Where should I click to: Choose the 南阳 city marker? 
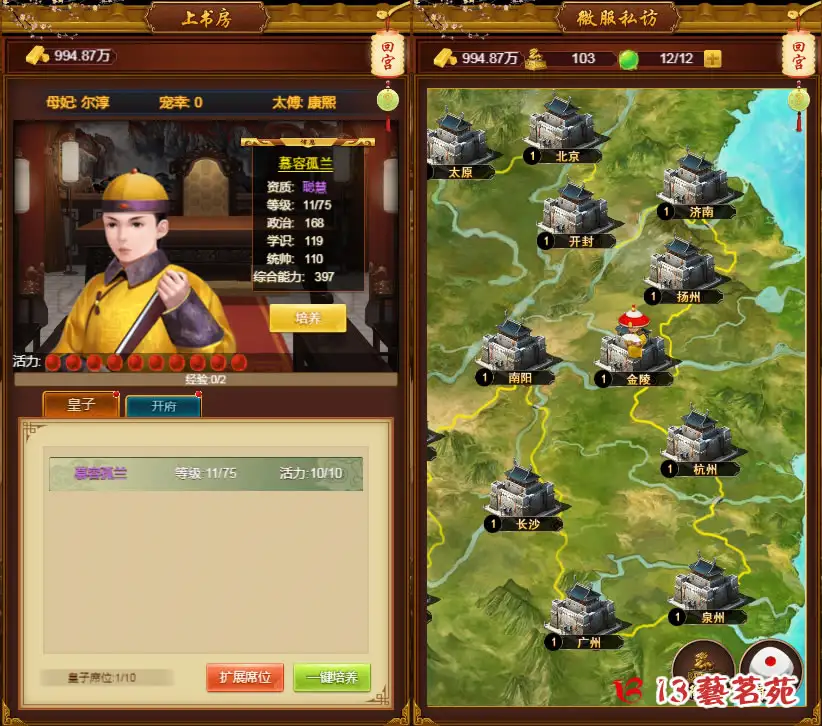512,352
